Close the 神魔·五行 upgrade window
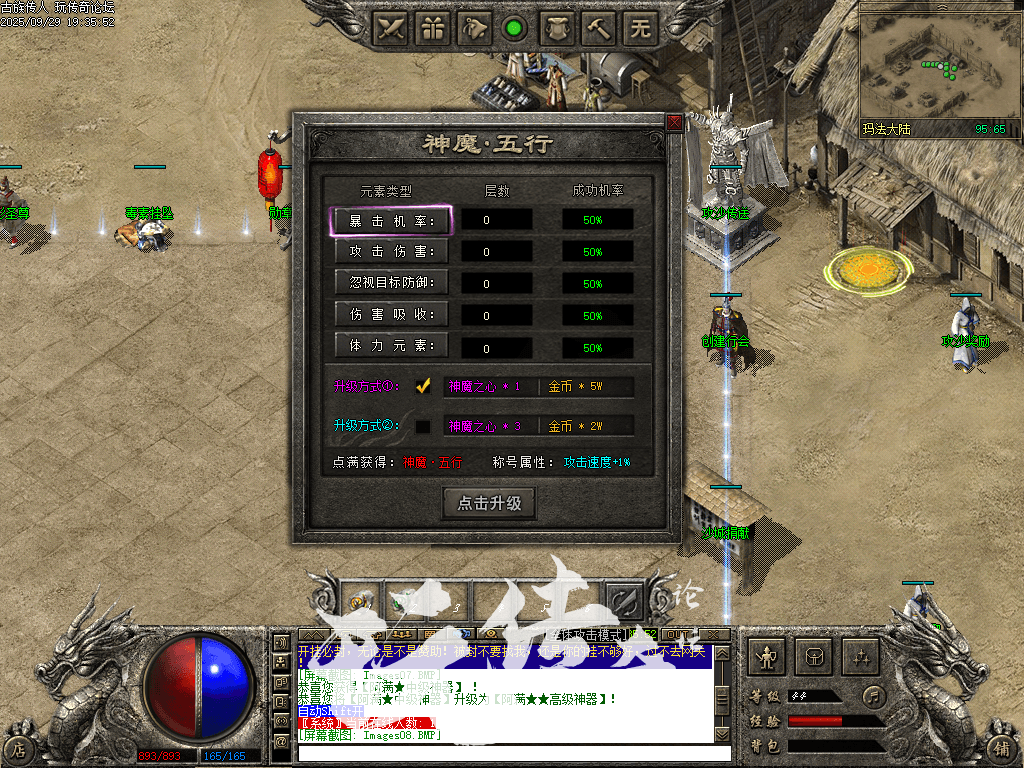 point(674,123)
